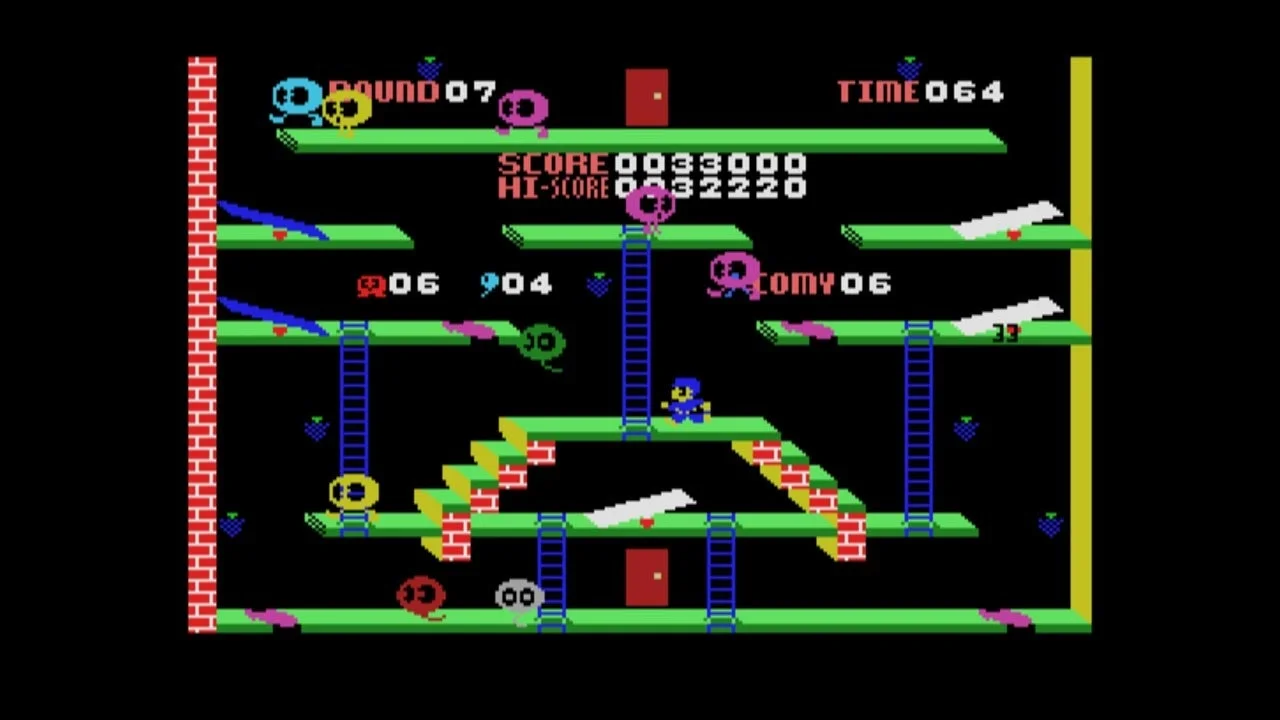Click the green round enemy sprite
Viewport: 1280px width, 720px height.
point(541,342)
